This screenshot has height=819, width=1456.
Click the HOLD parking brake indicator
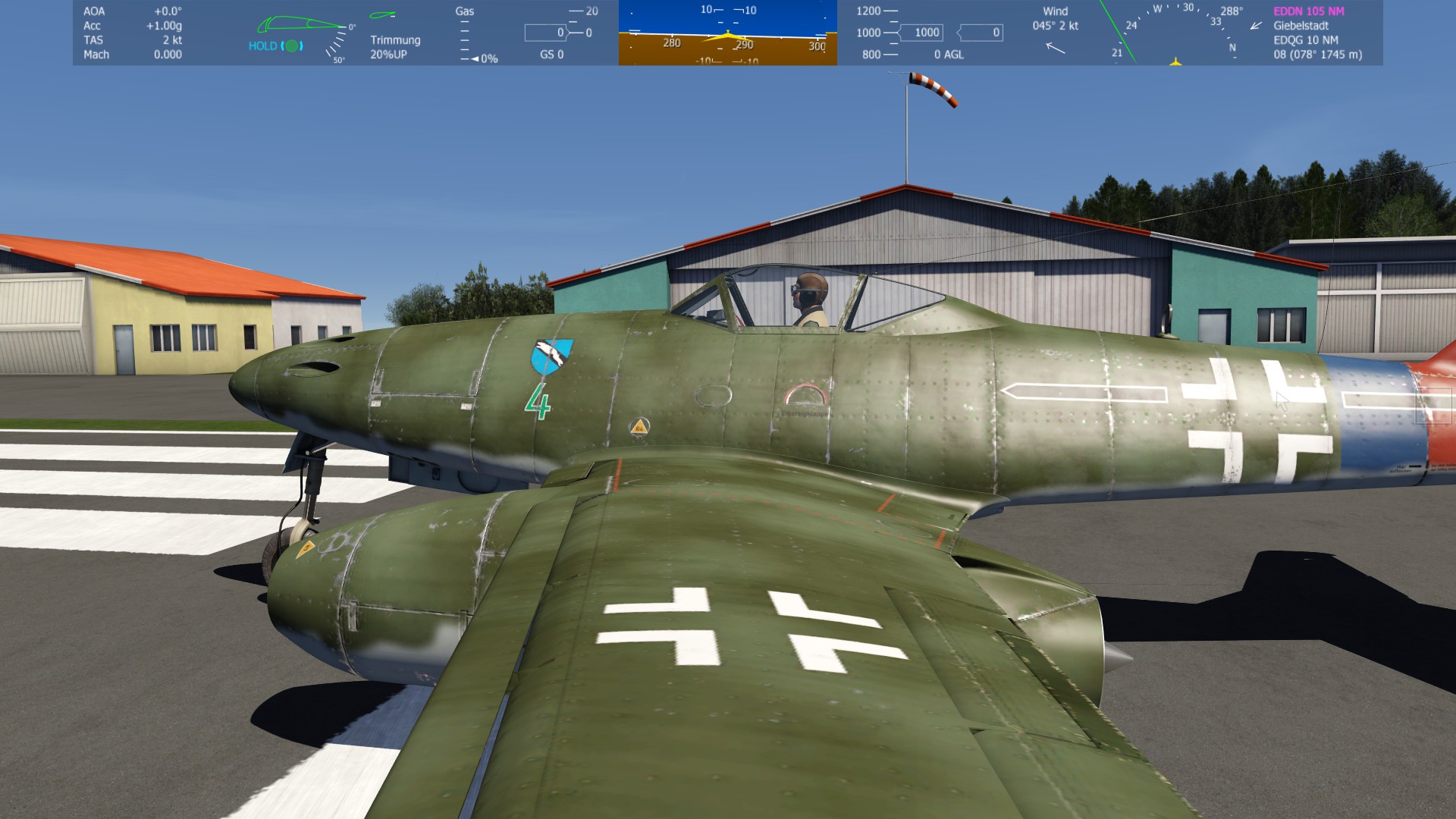275,46
